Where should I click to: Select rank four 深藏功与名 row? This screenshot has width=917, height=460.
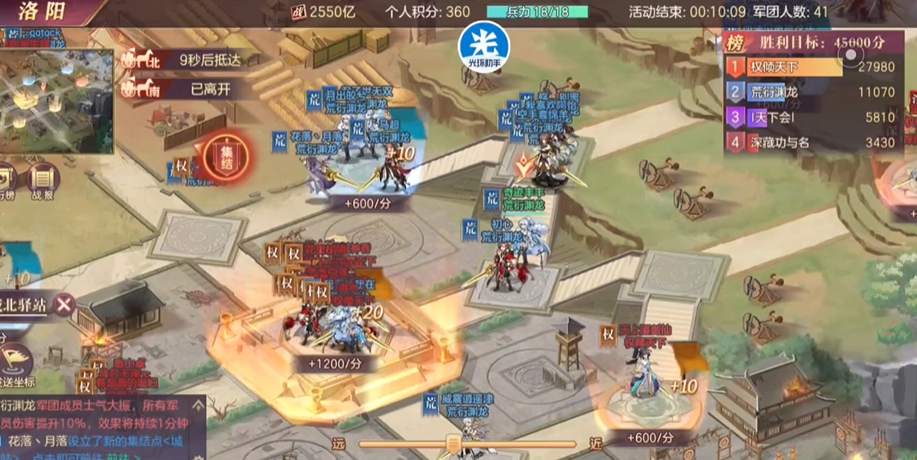[800, 142]
